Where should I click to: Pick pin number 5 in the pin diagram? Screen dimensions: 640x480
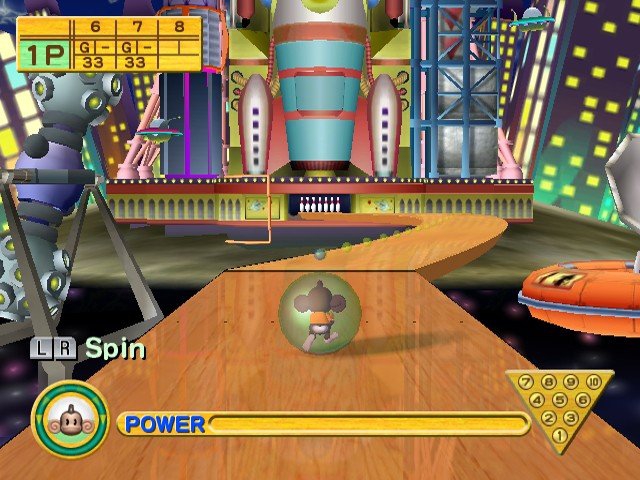(559, 400)
